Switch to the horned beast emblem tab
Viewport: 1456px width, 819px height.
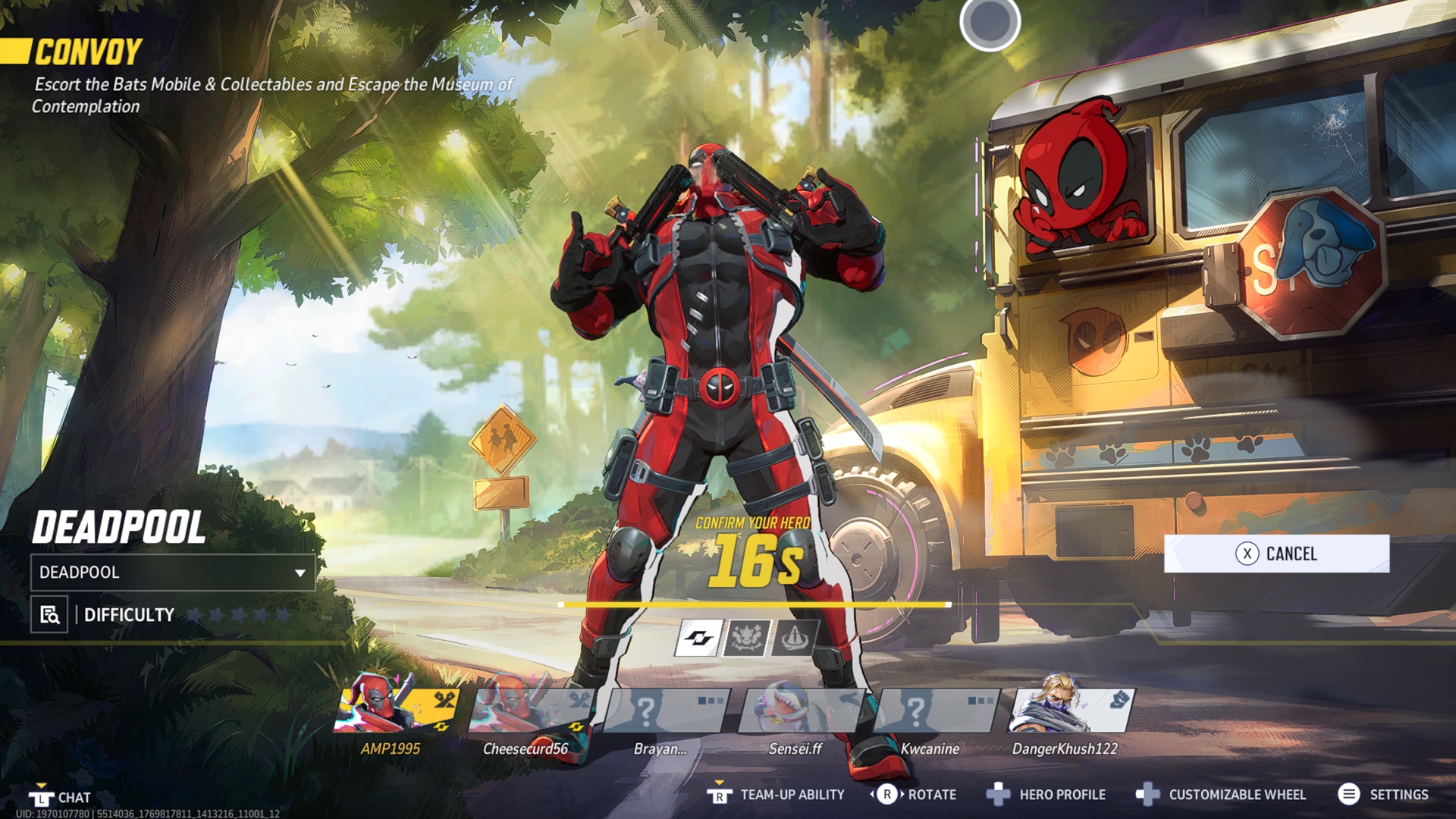coord(747,638)
